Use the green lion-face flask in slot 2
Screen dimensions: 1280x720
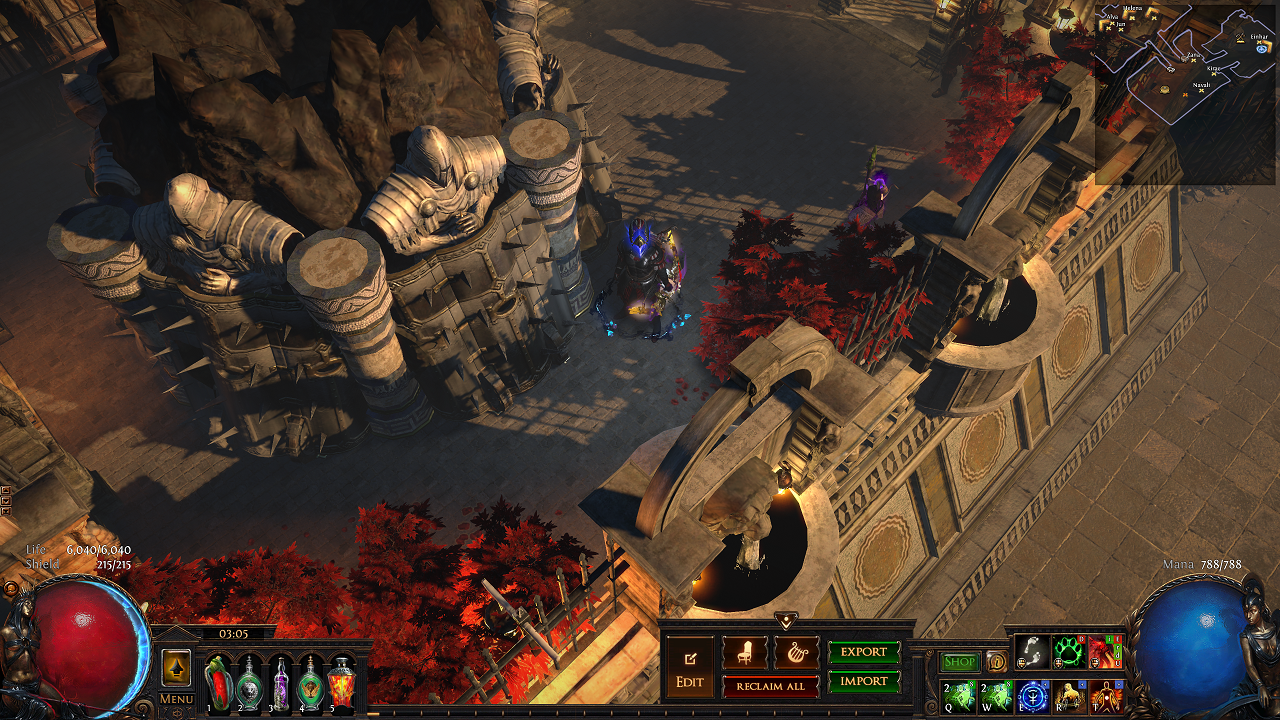point(249,682)
